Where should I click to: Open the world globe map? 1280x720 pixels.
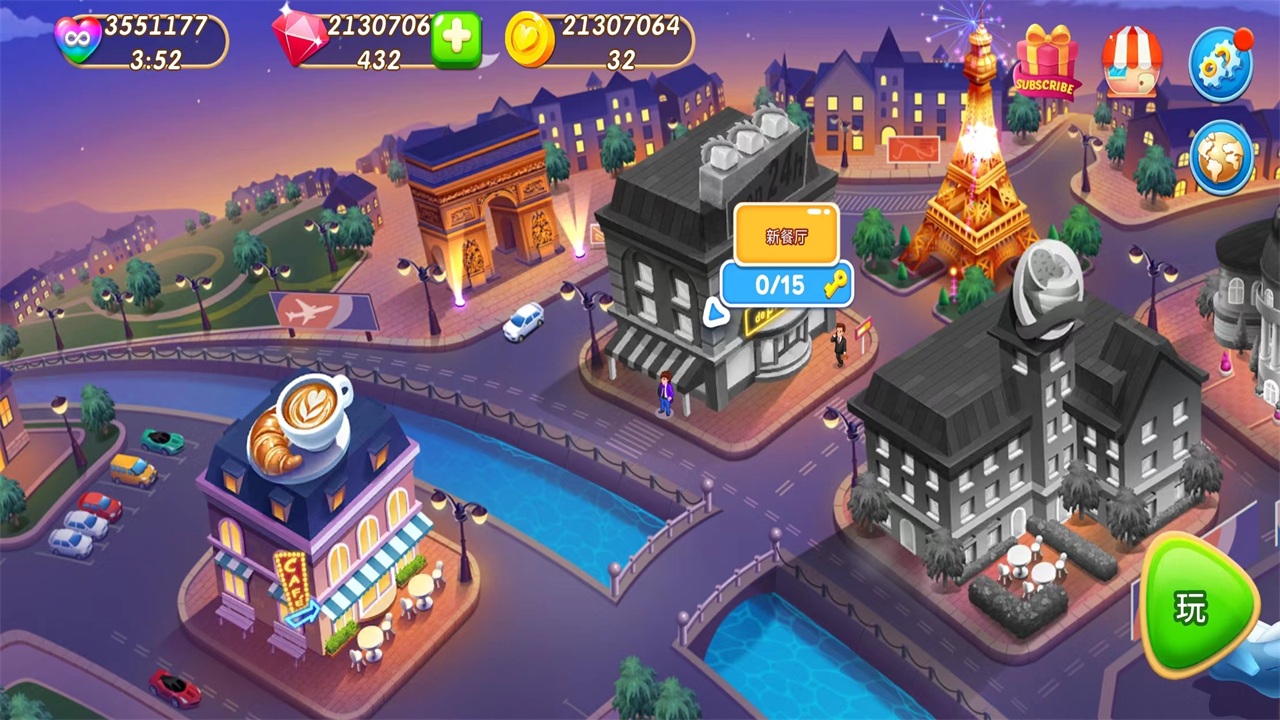coord(1221,158)
